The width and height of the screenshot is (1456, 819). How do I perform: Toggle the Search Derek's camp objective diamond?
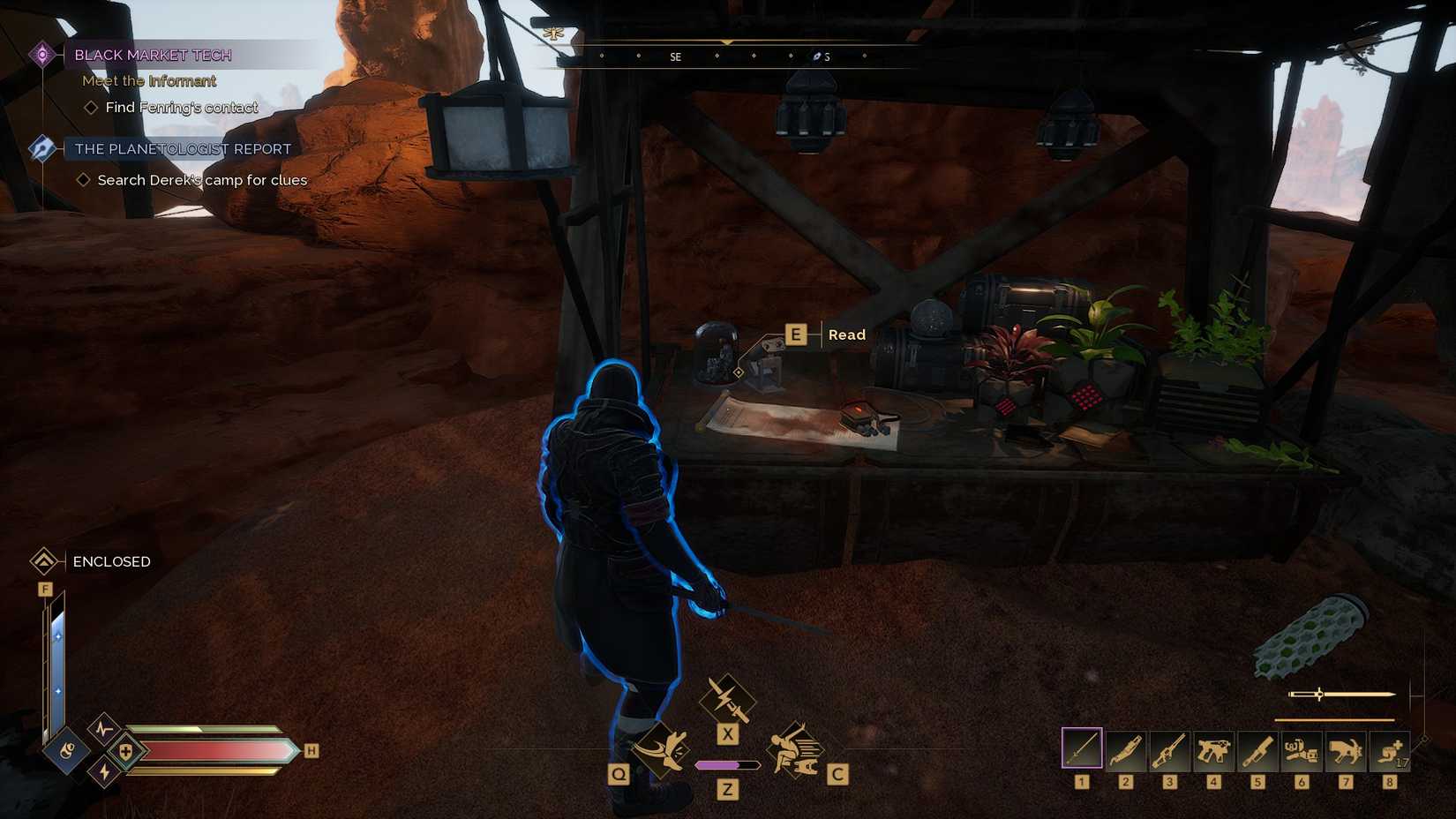coord(85,179)
